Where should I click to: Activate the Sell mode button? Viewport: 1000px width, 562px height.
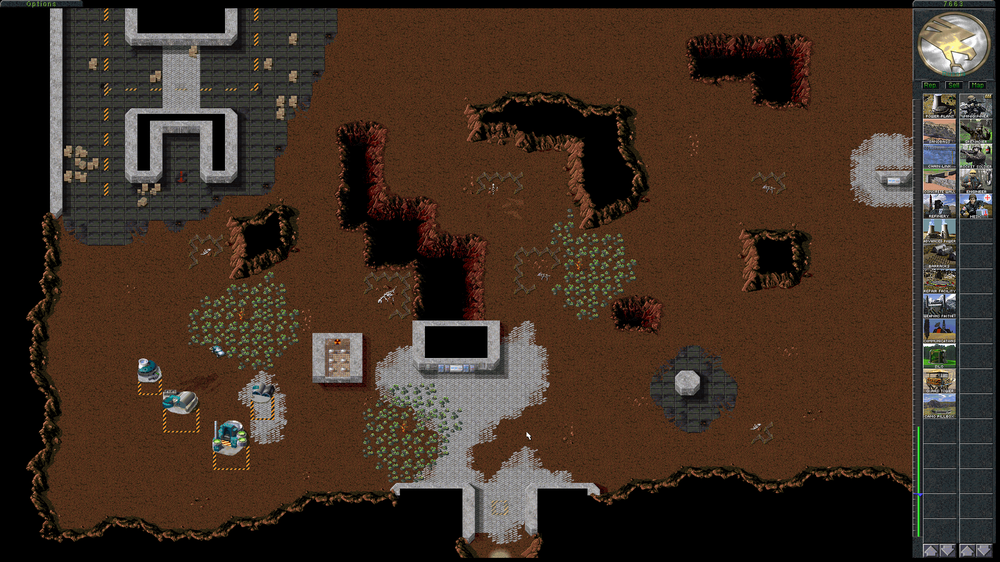pos(954,86)
